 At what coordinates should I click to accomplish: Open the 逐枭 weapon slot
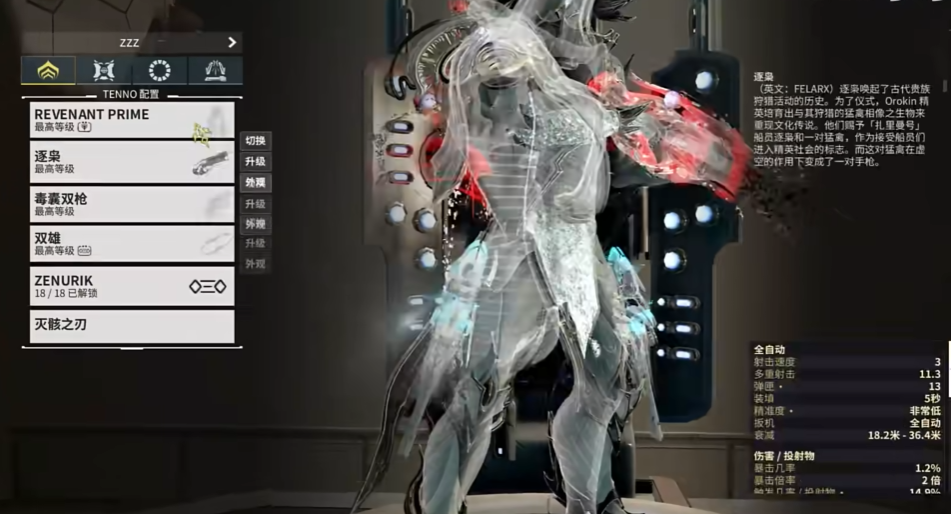pos(131,162)
